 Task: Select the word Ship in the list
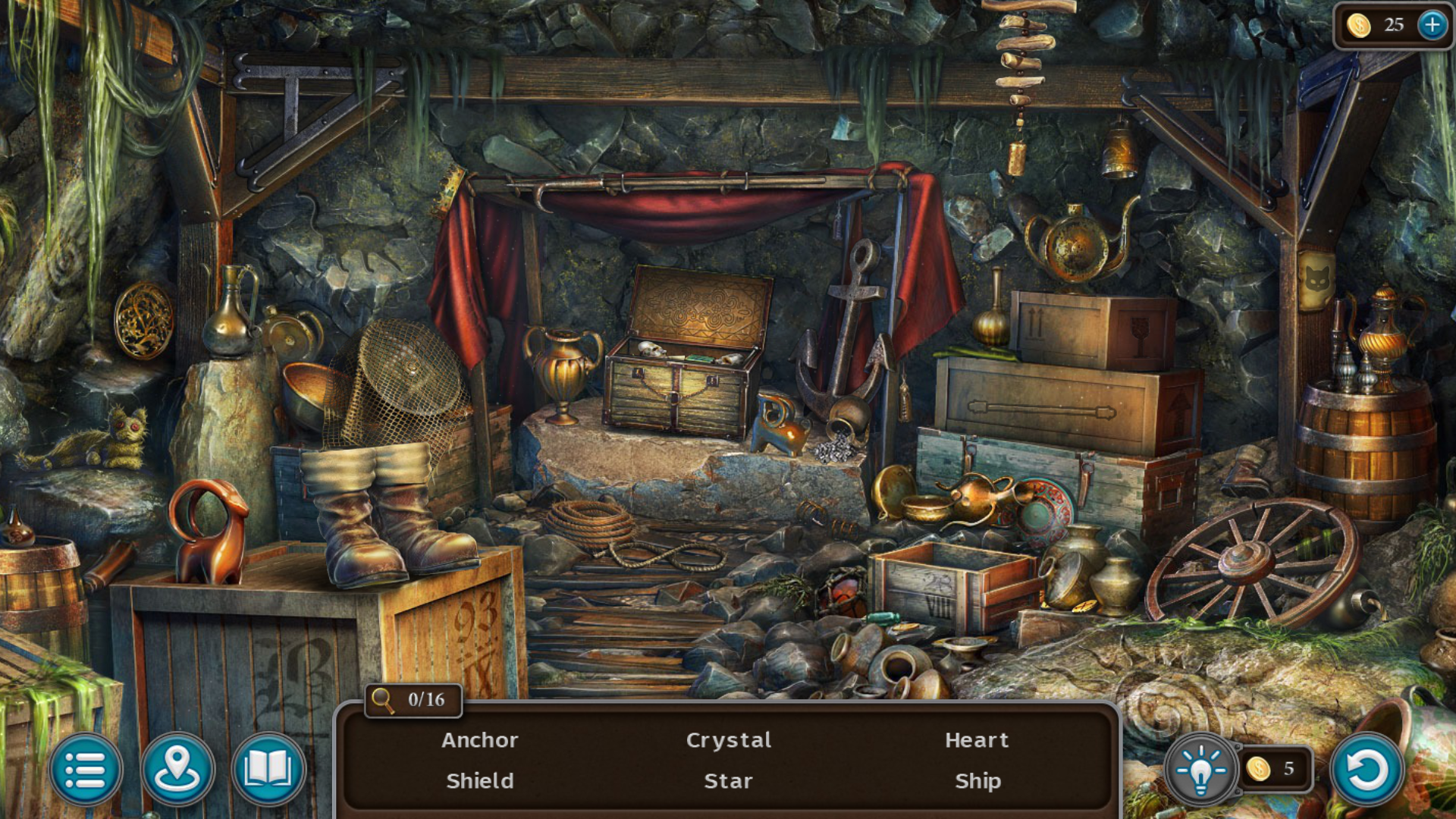tap(978, 782)
